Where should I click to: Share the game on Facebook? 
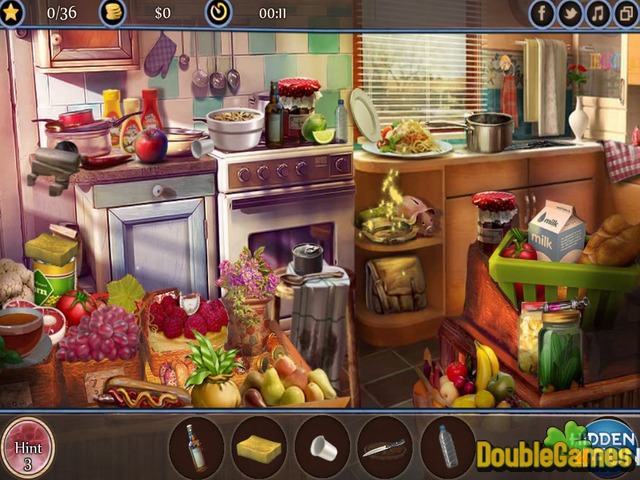[x=542, y=13]
